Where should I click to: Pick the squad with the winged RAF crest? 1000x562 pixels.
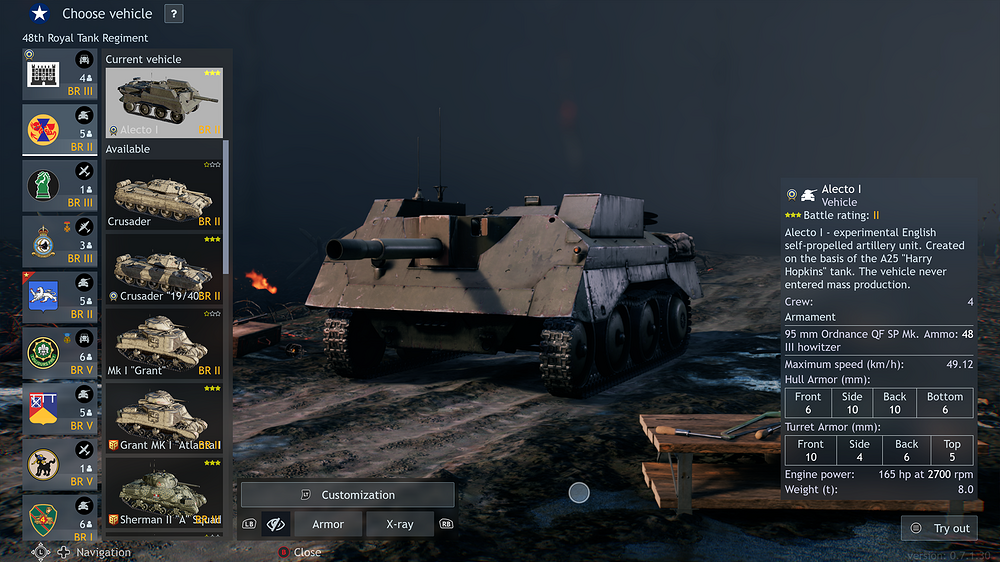click(x=61, y=241)
